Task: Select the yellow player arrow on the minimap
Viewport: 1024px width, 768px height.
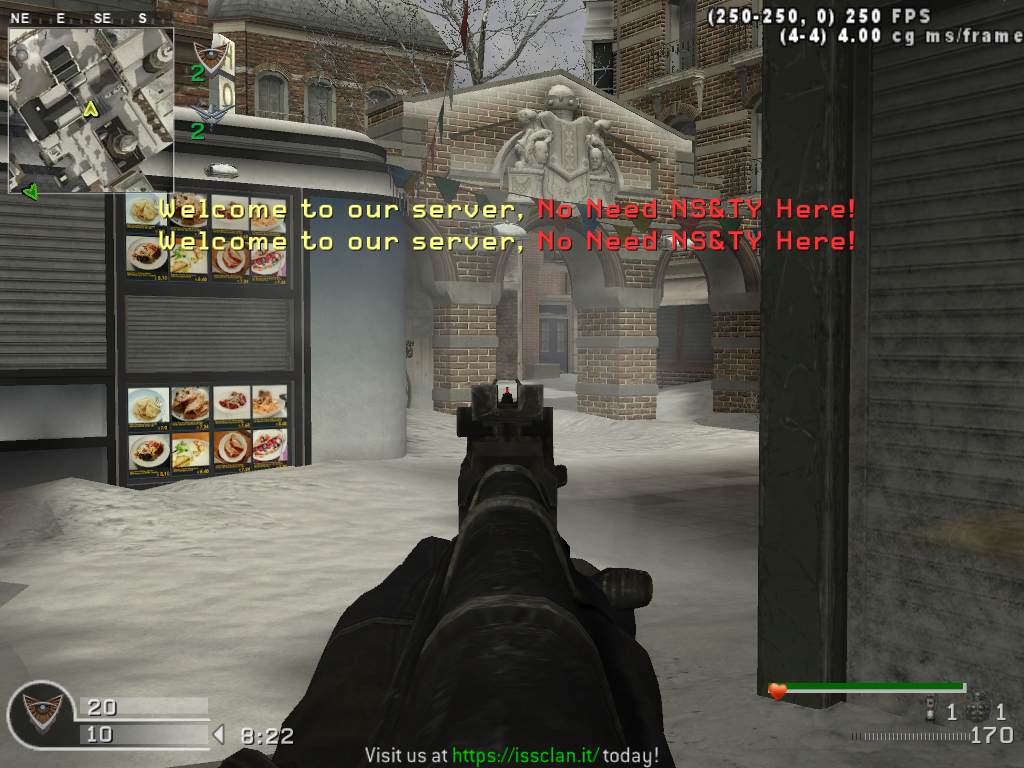Action: pos(91,109)
